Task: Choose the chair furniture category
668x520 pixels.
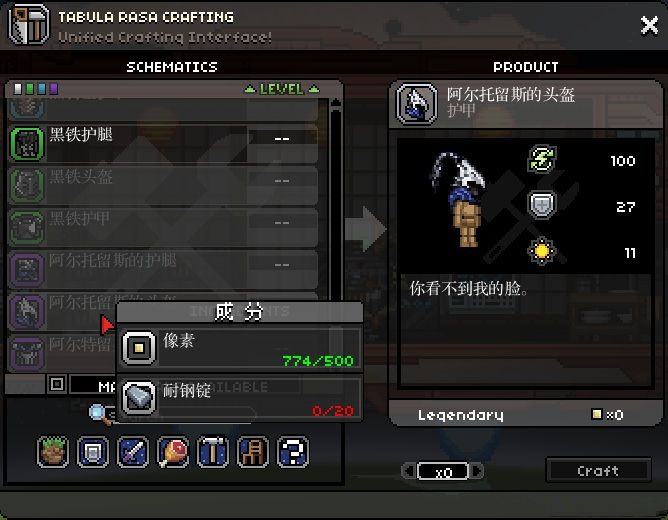Action: [252, 451]
